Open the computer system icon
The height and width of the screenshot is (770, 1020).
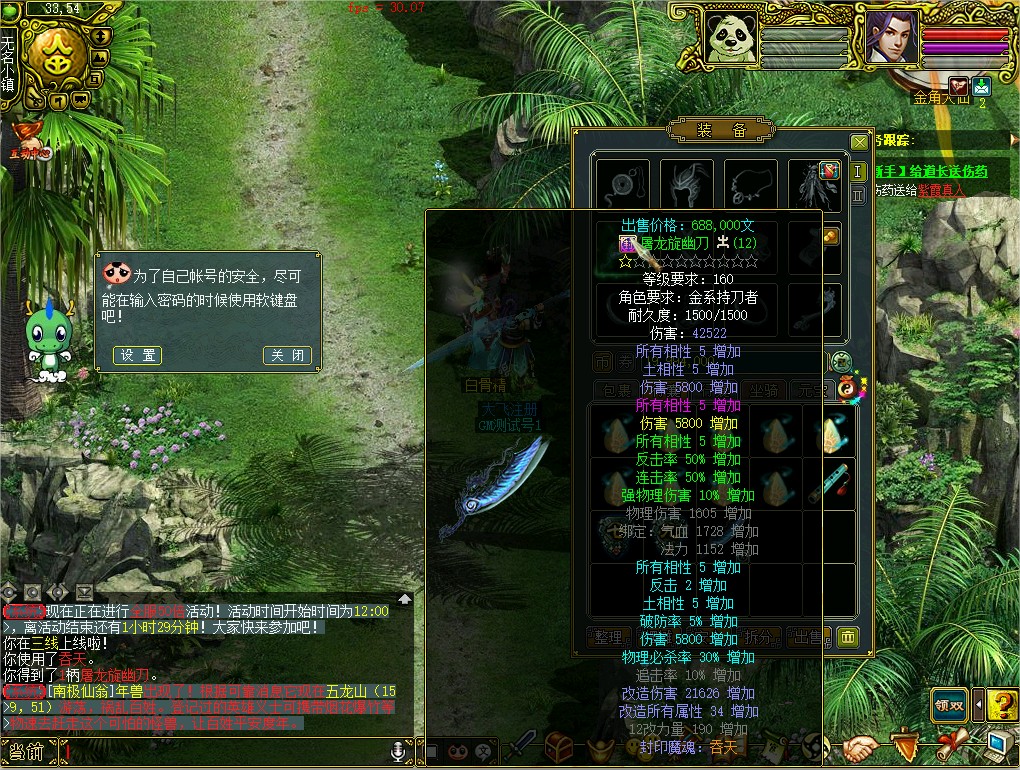[998, 745]
